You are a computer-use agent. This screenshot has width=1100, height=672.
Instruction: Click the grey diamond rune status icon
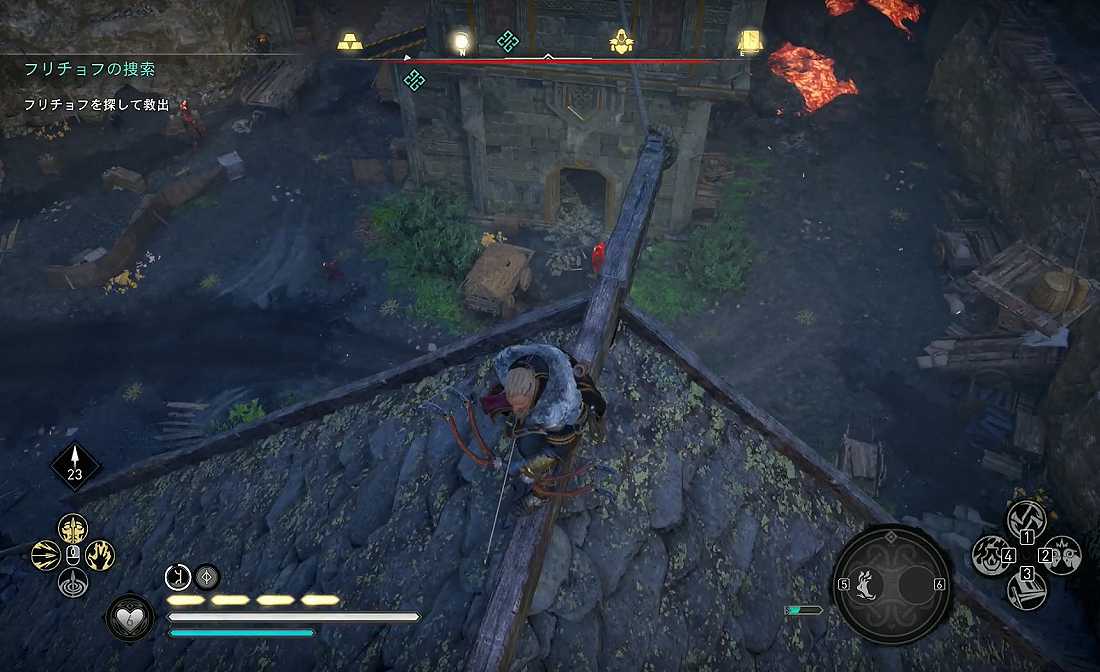(x=207, y=576)
